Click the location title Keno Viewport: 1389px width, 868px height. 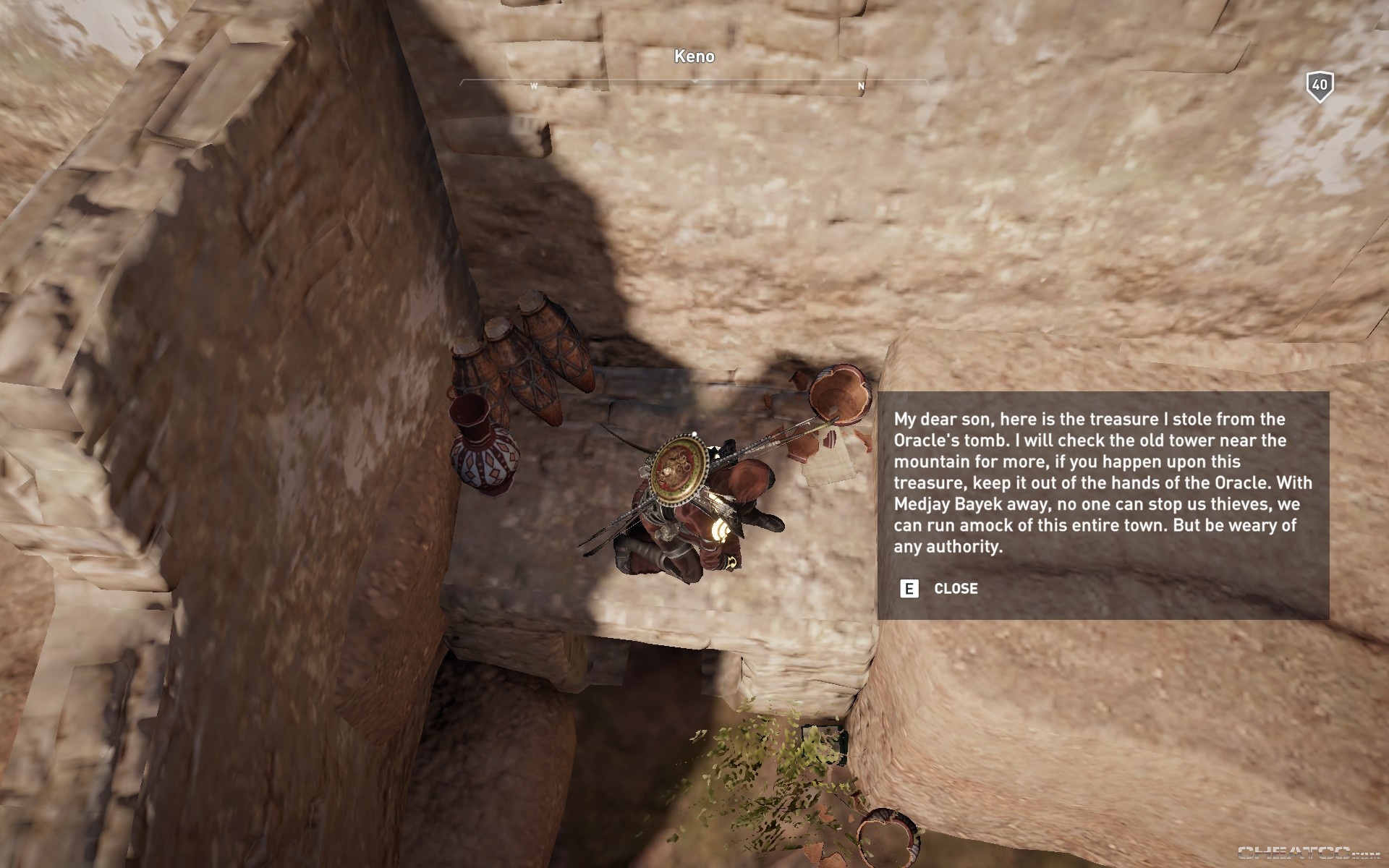pos(694,57)
